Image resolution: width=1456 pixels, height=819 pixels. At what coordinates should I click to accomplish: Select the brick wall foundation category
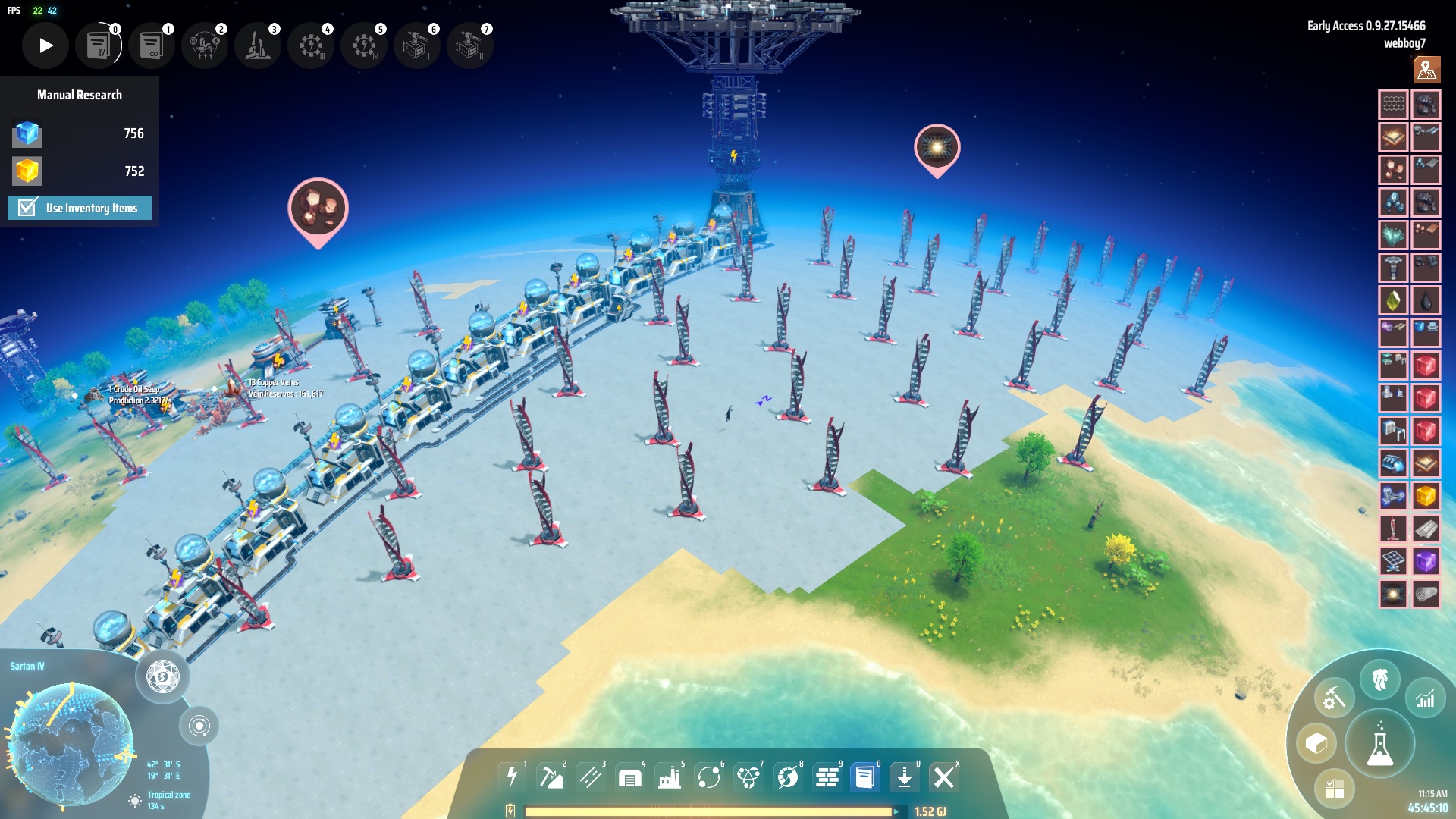pos(827,777)
